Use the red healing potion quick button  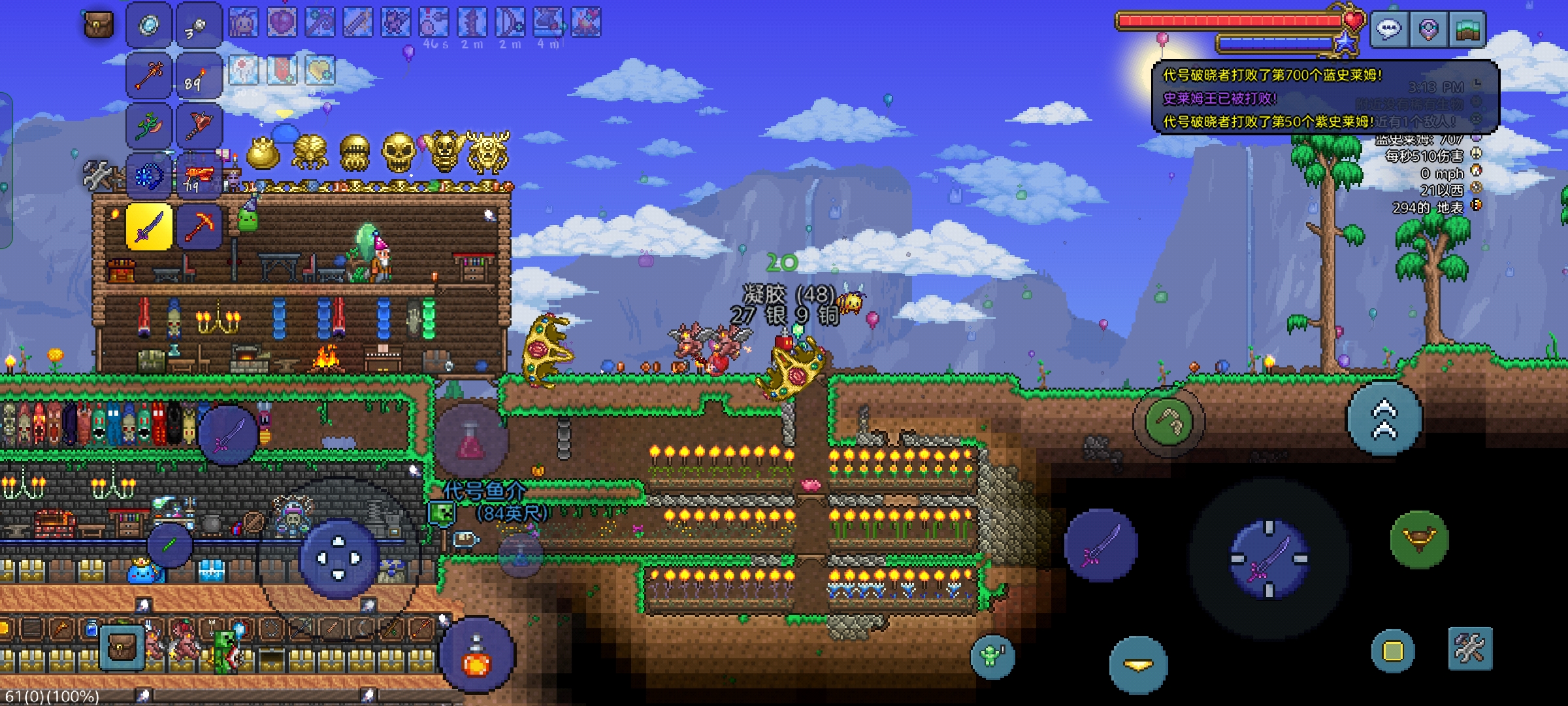pyautogui.click(x=471, y=440)
